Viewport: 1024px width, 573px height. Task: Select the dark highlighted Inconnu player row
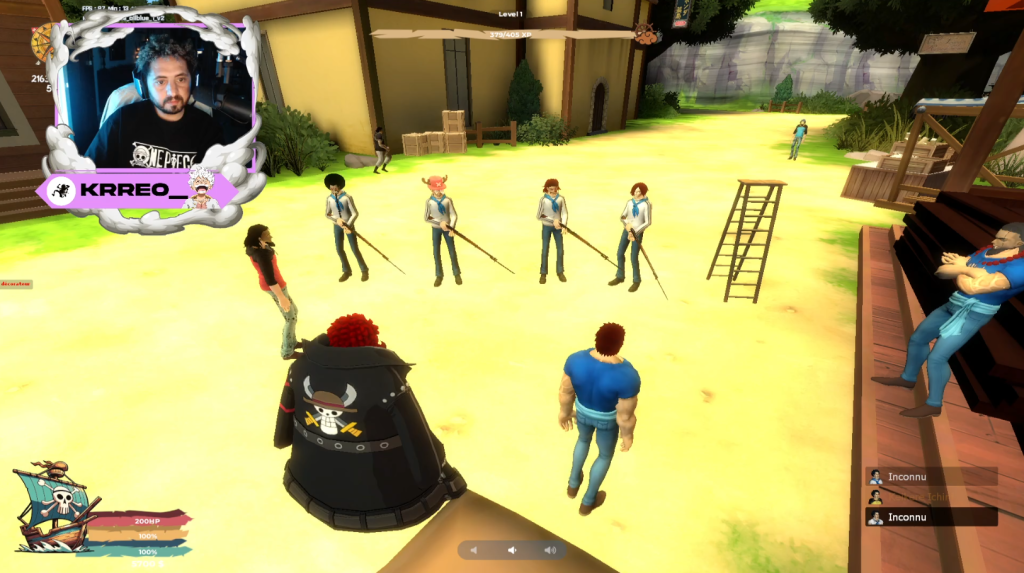tap(931, 517)
